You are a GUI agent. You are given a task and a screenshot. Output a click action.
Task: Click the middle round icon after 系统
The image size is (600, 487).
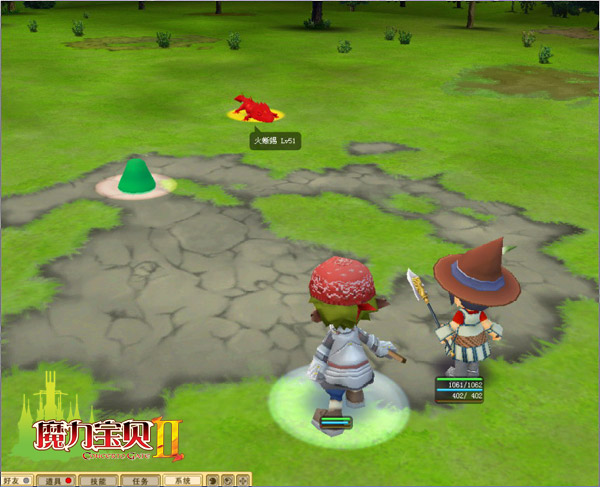[228, 481]
